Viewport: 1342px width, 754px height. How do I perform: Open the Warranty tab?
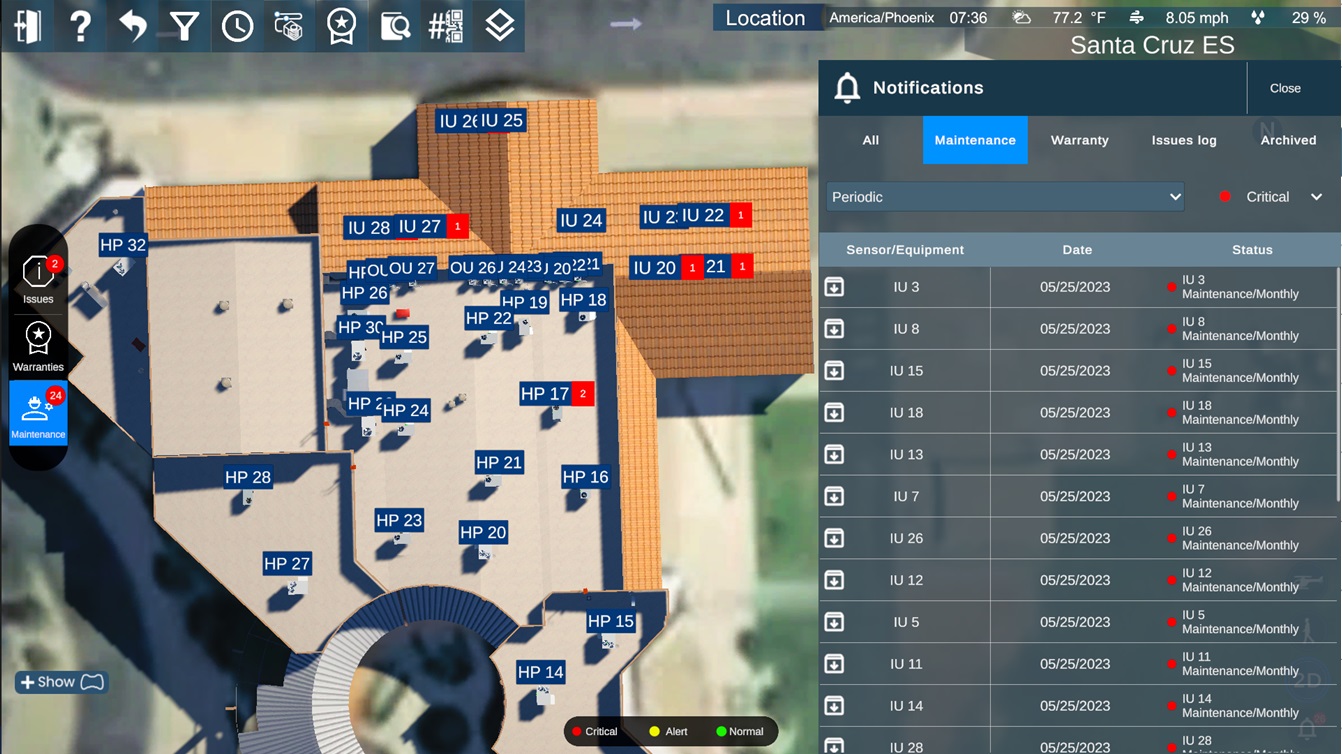pos(1079,140)
